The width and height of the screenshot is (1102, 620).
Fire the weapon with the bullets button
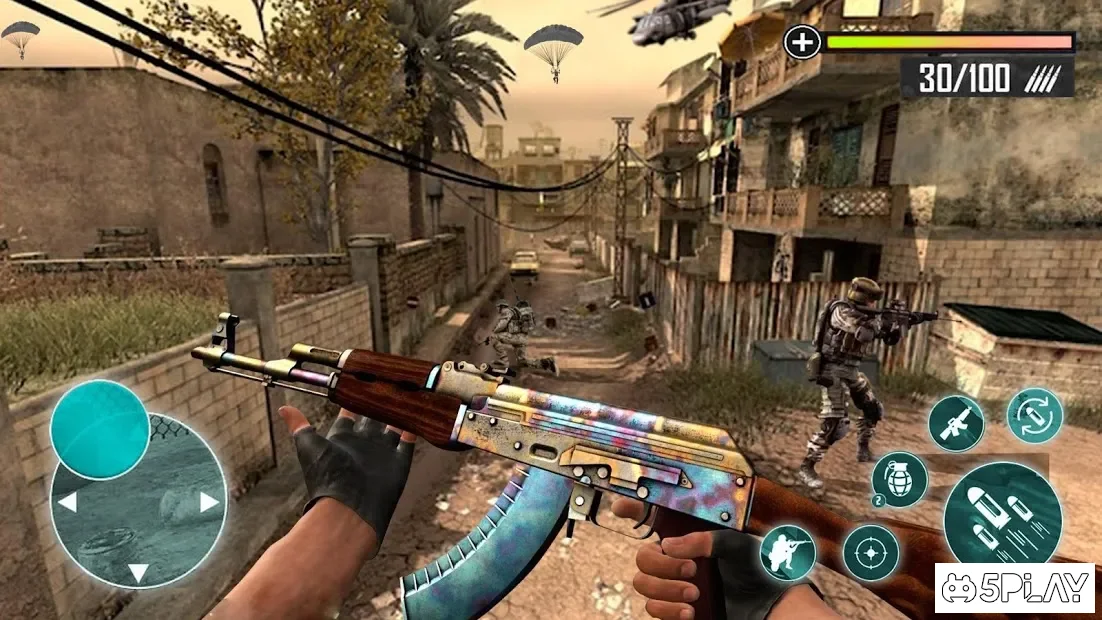[x=1002, y=512]
